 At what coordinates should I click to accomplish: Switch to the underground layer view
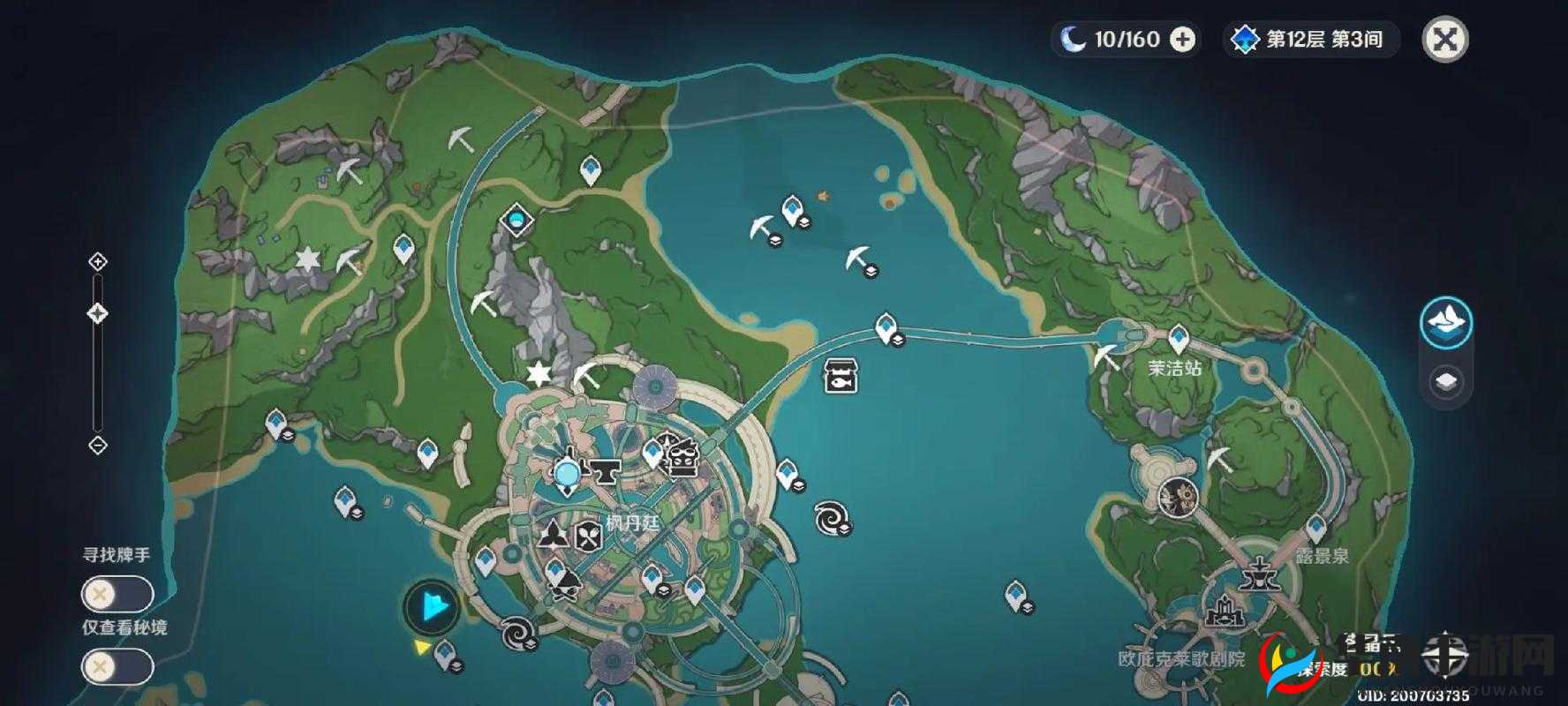pyautogui.click(x=1446, y=381)
